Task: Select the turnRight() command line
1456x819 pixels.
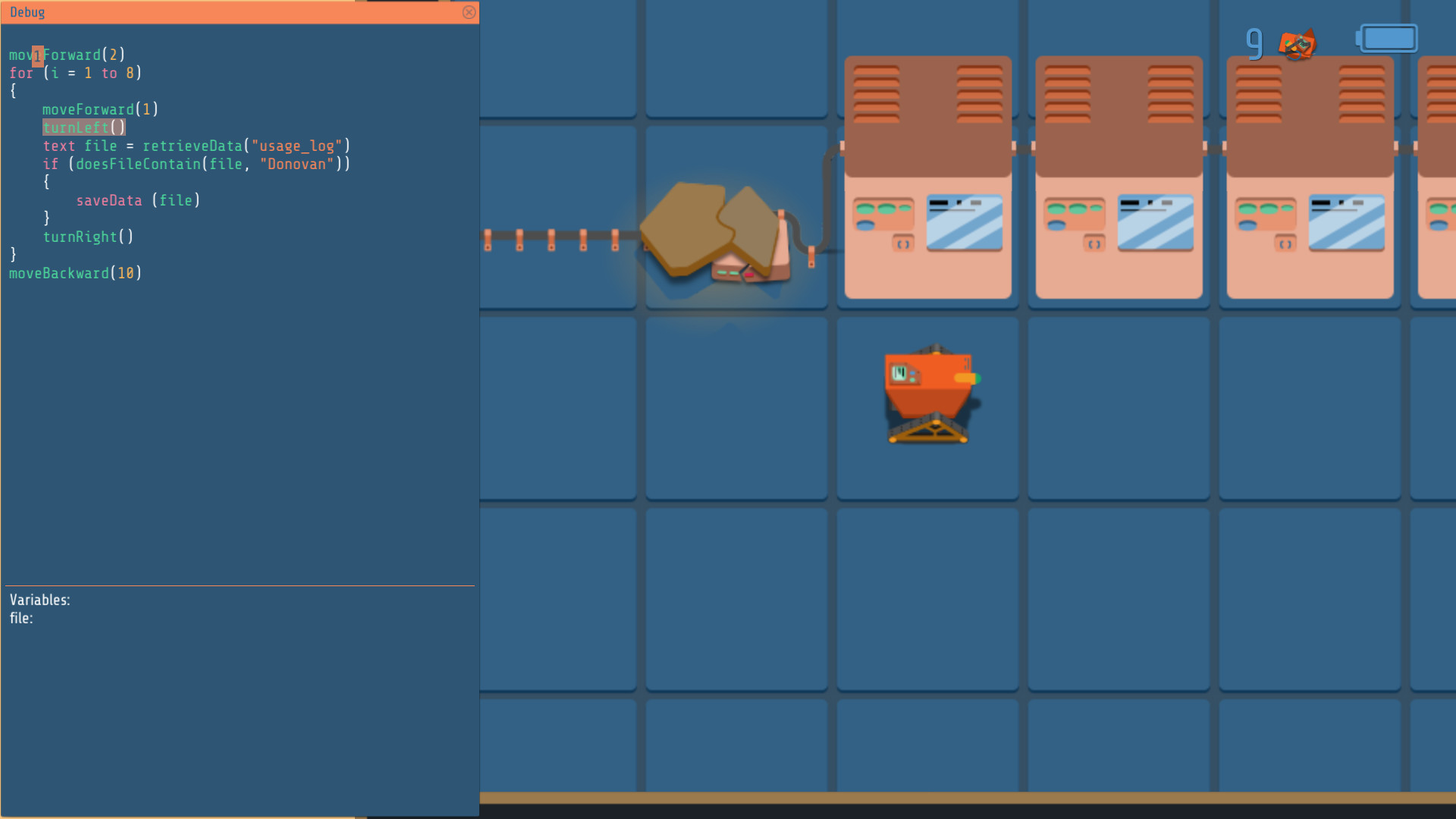Action: point(89,237)
